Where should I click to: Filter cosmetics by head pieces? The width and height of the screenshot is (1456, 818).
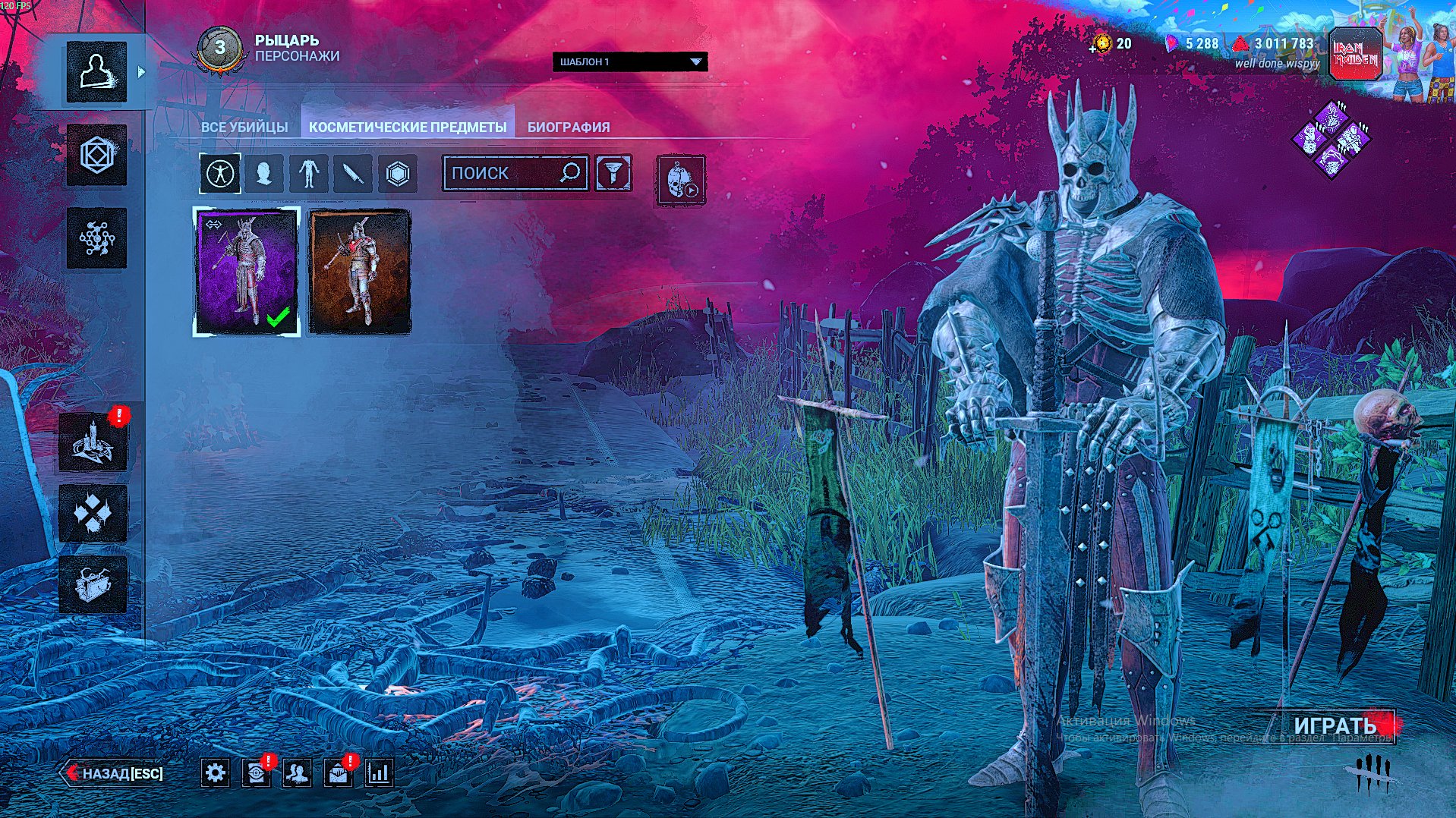[264, 174]
